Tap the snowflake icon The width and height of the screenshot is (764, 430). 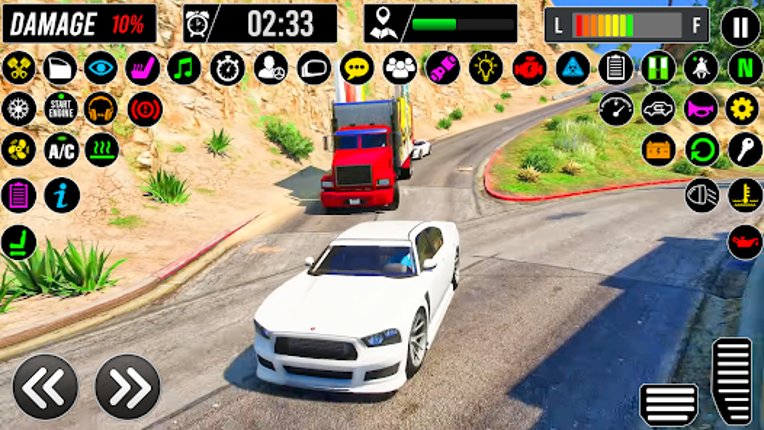(x=18, y=108)
